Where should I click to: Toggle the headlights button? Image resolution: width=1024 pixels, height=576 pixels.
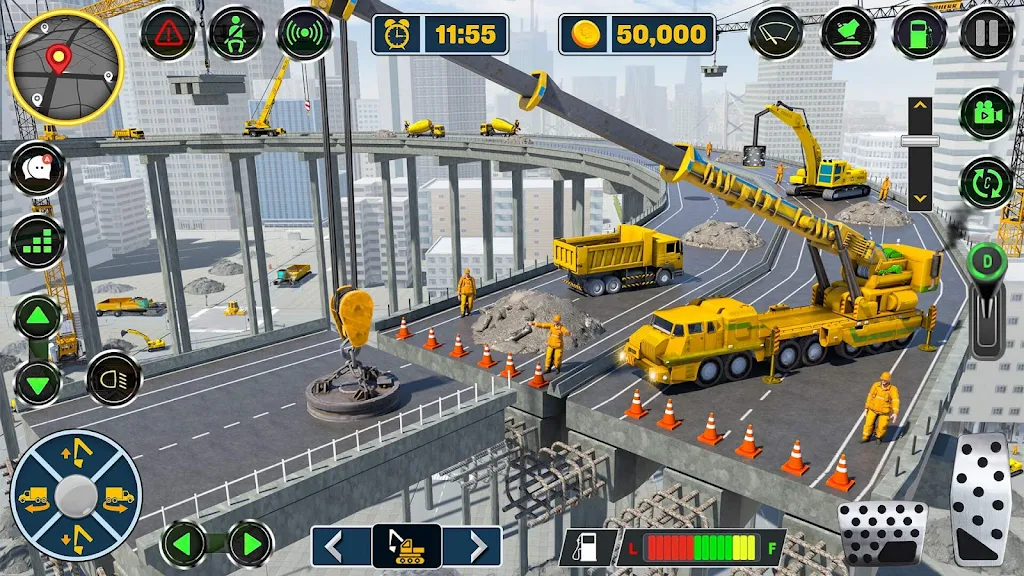click(x=114, y=378)
